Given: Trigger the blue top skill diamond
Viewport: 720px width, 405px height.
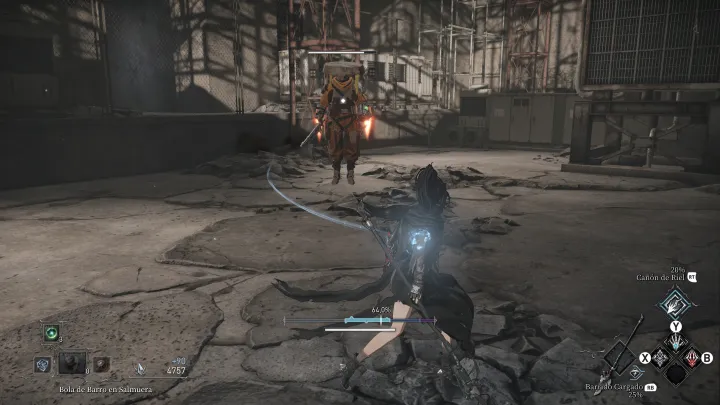Looking at the screenshot, I should [x=676, y=342].
